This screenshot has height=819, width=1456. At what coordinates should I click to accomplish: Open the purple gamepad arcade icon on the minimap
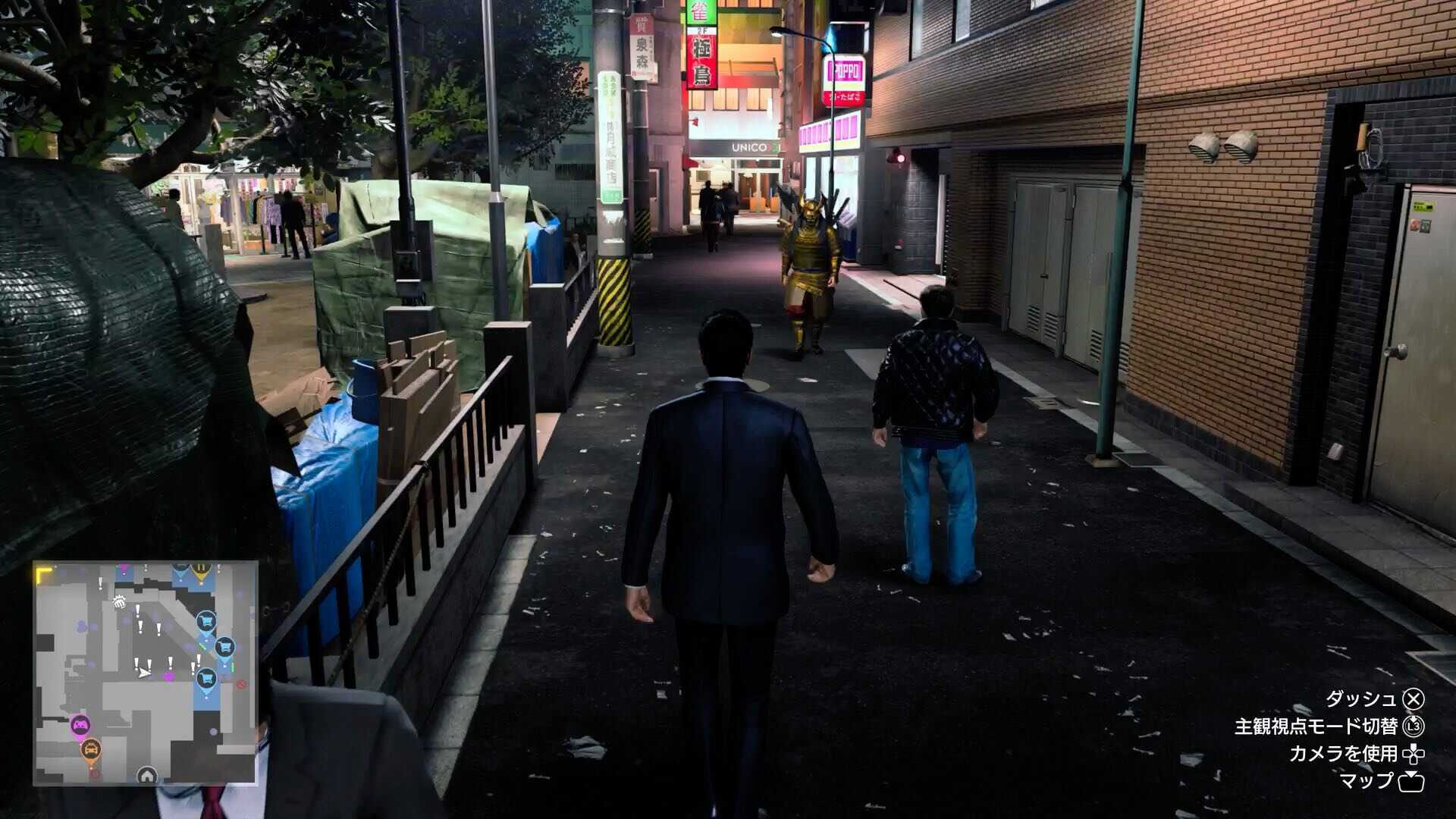(80, 726)
